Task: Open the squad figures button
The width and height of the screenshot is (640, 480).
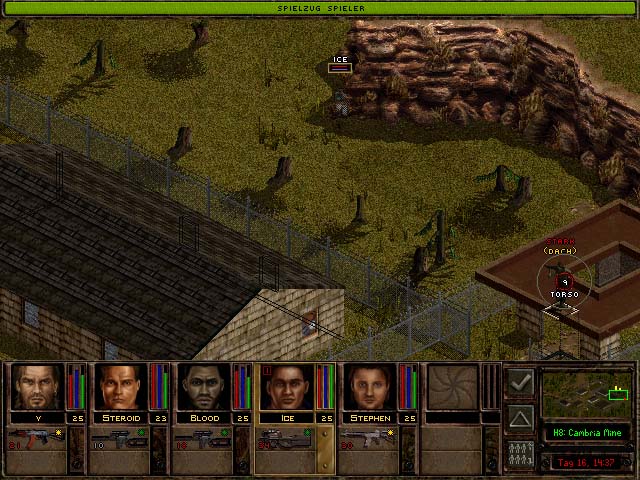Action: point(519,451)
